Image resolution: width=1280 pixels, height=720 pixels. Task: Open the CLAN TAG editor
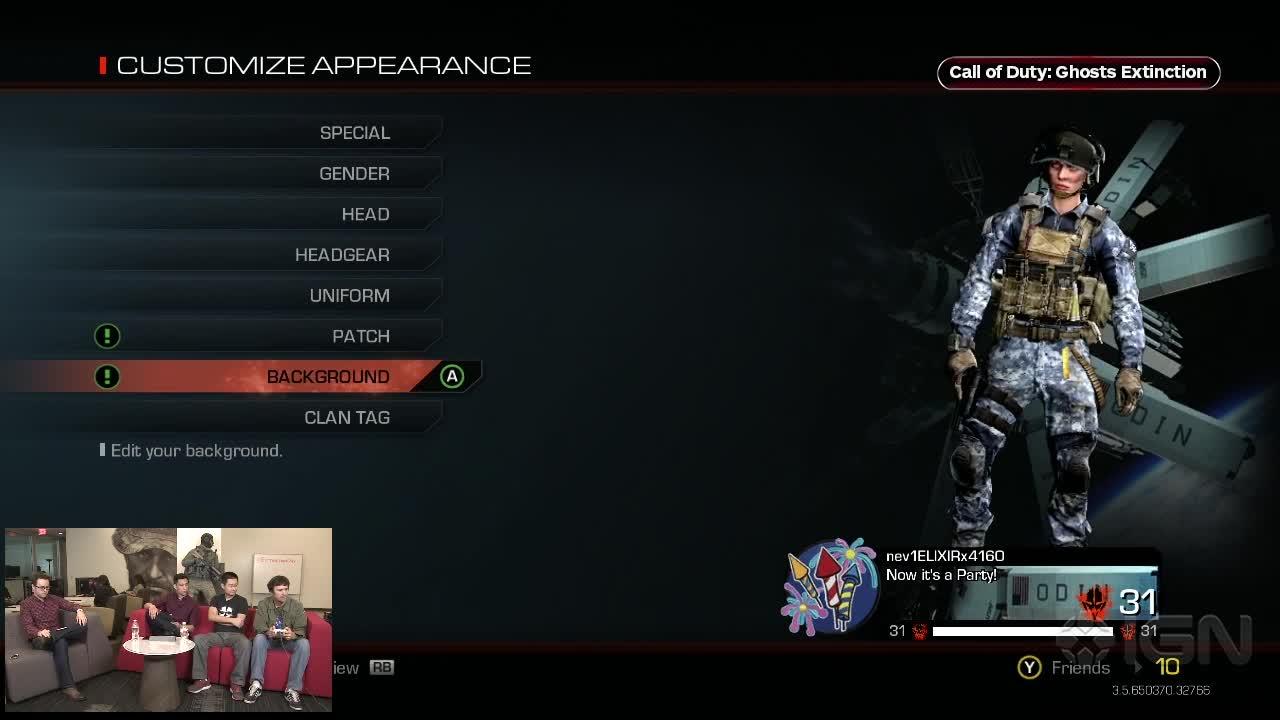[x=346, y=417]
